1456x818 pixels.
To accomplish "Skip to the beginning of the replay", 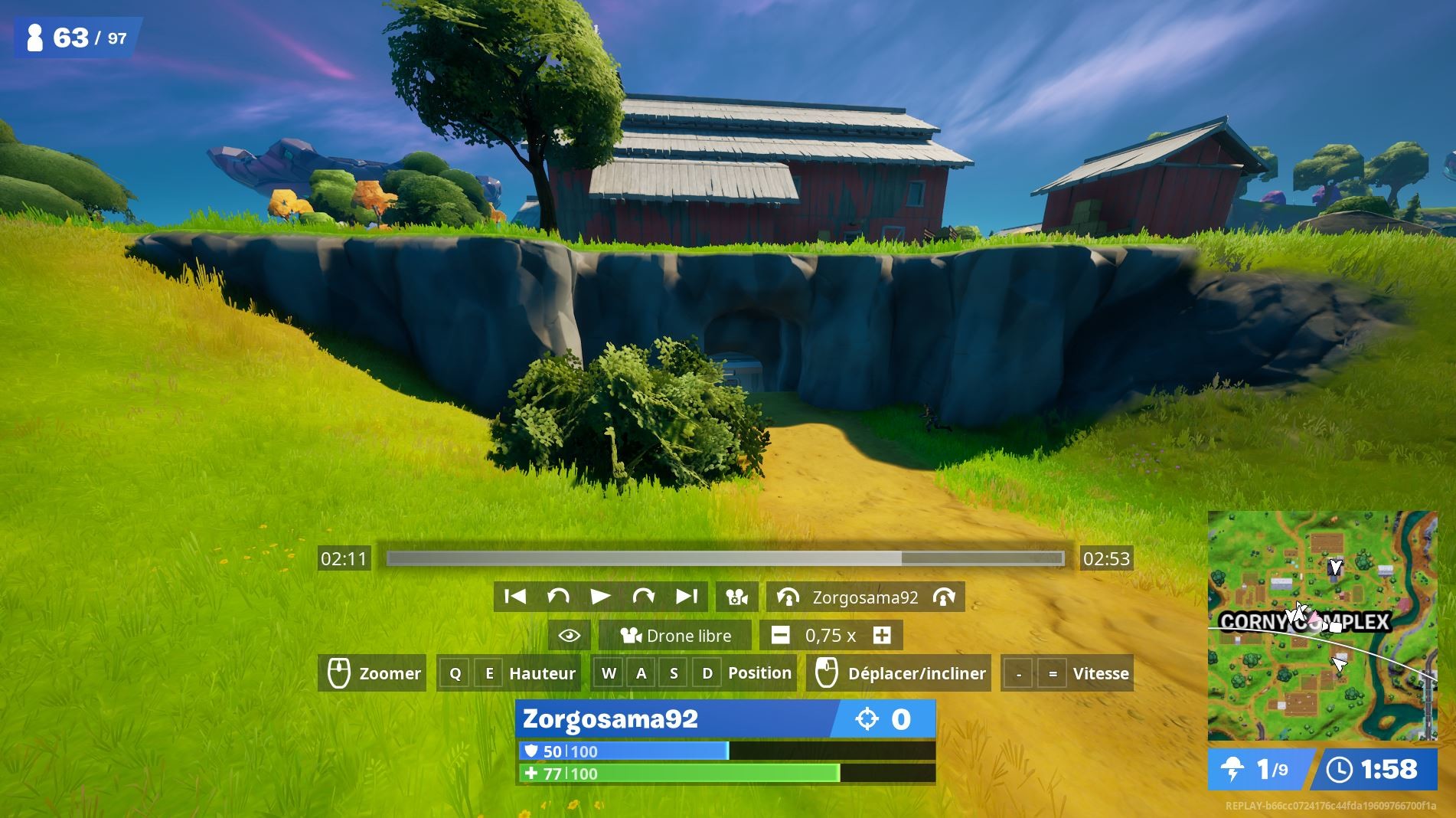I will pyautogui.click(x=514, y=596).
